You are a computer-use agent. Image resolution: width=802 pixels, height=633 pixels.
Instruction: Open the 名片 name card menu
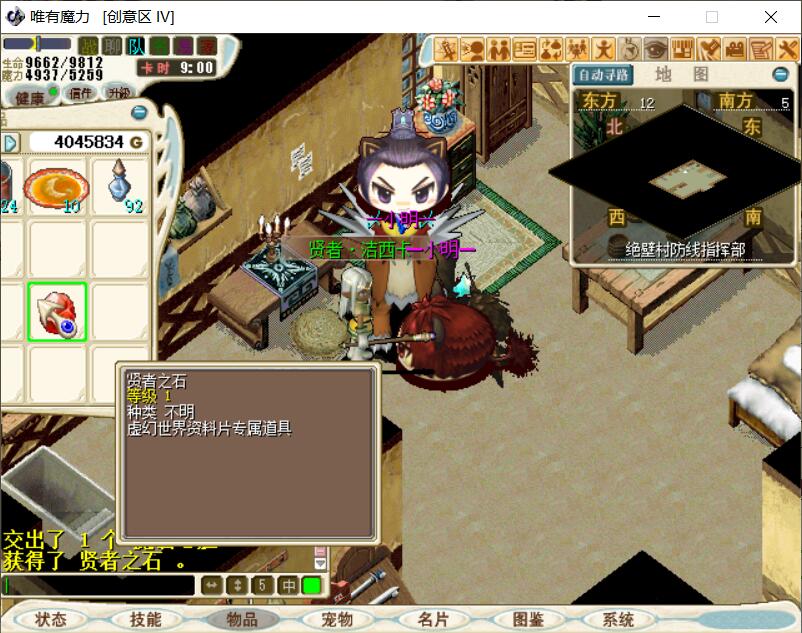(x=433, y=619)
